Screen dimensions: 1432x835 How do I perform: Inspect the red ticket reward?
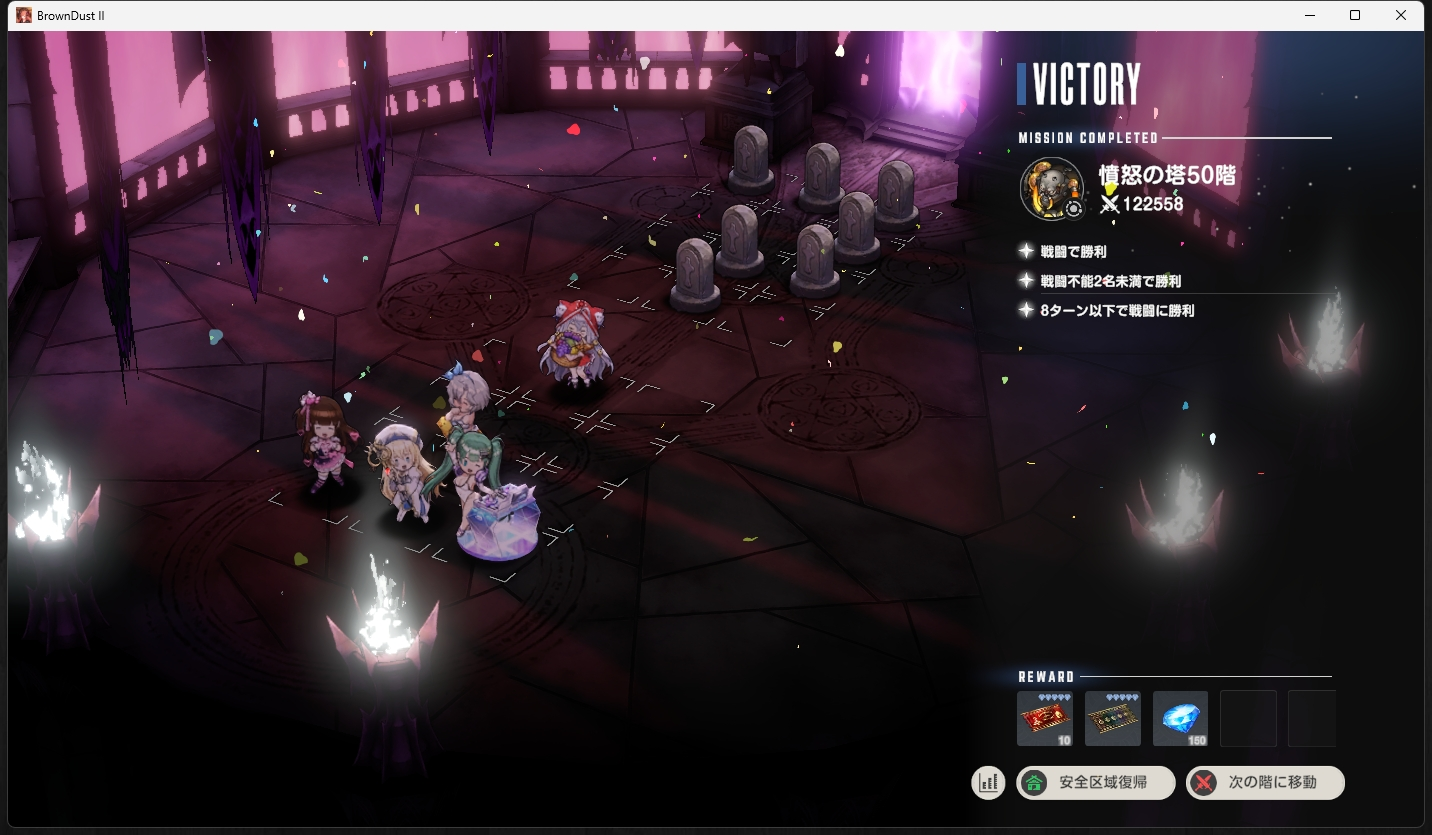1044,718
